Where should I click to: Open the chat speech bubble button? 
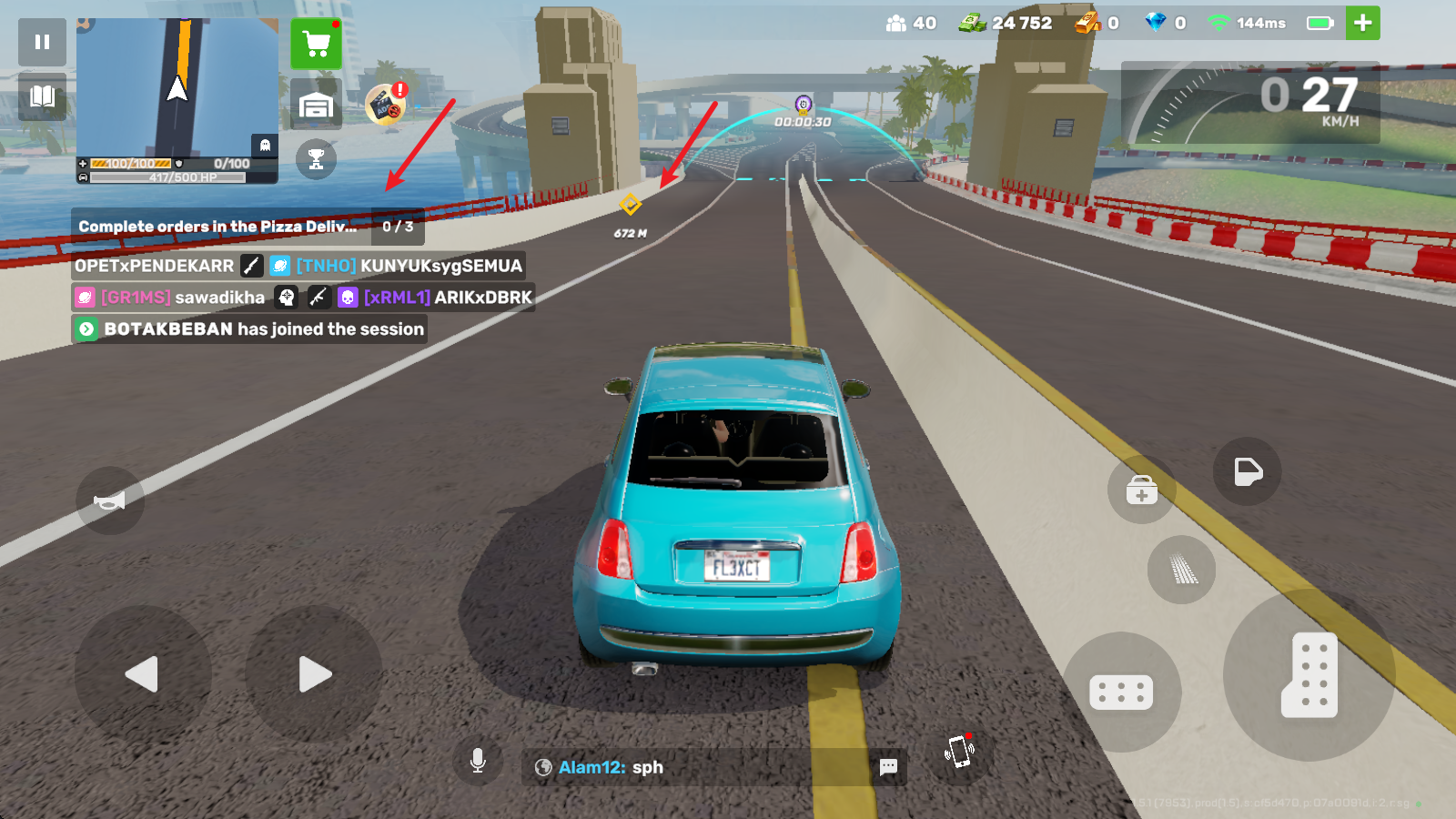click(888, 767)
